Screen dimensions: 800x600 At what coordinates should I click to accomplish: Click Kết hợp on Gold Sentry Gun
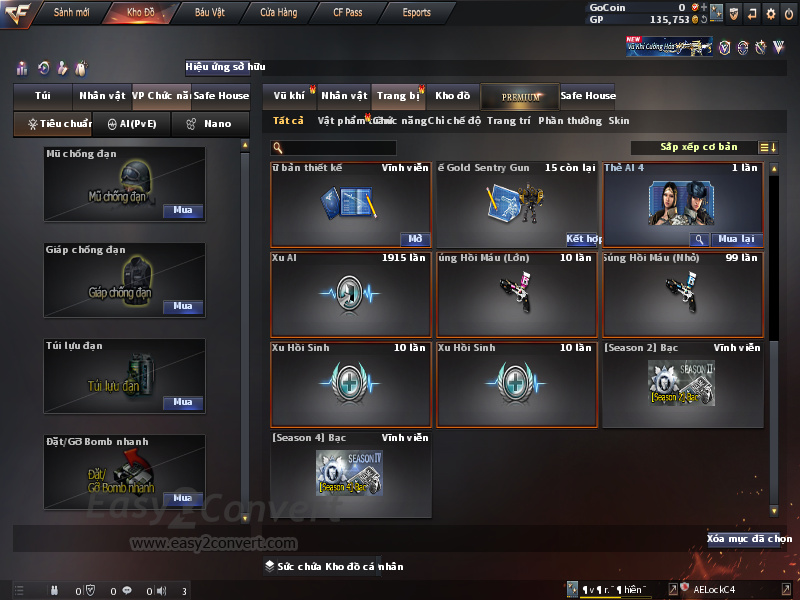pyautogui.click(x=583, y=240)
